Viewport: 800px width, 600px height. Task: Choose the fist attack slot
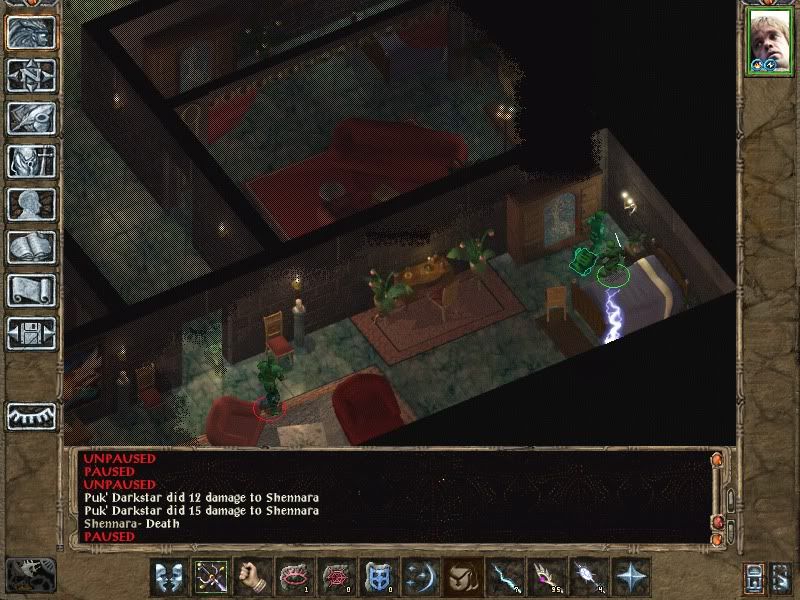click(x=254, y=577)
